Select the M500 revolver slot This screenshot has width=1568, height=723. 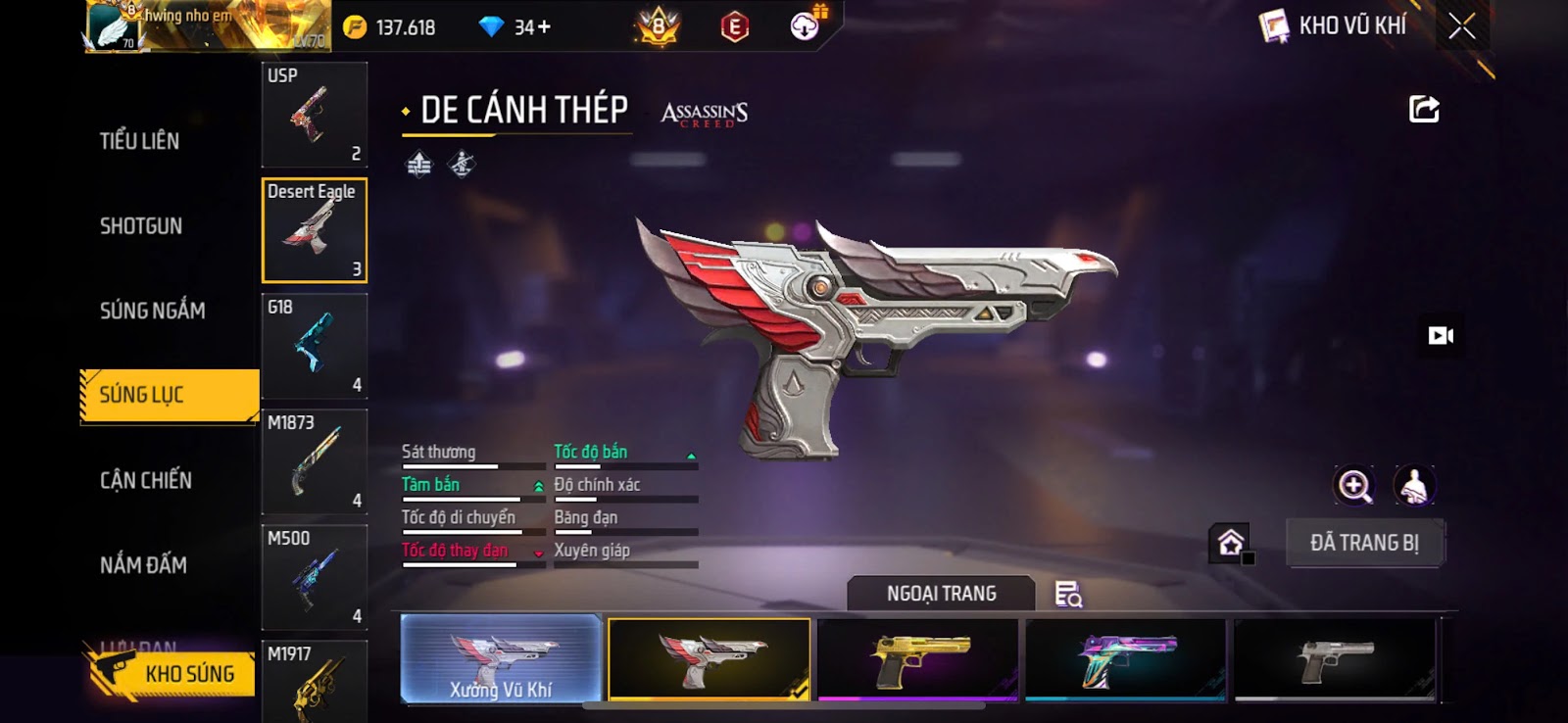point(315,577)
